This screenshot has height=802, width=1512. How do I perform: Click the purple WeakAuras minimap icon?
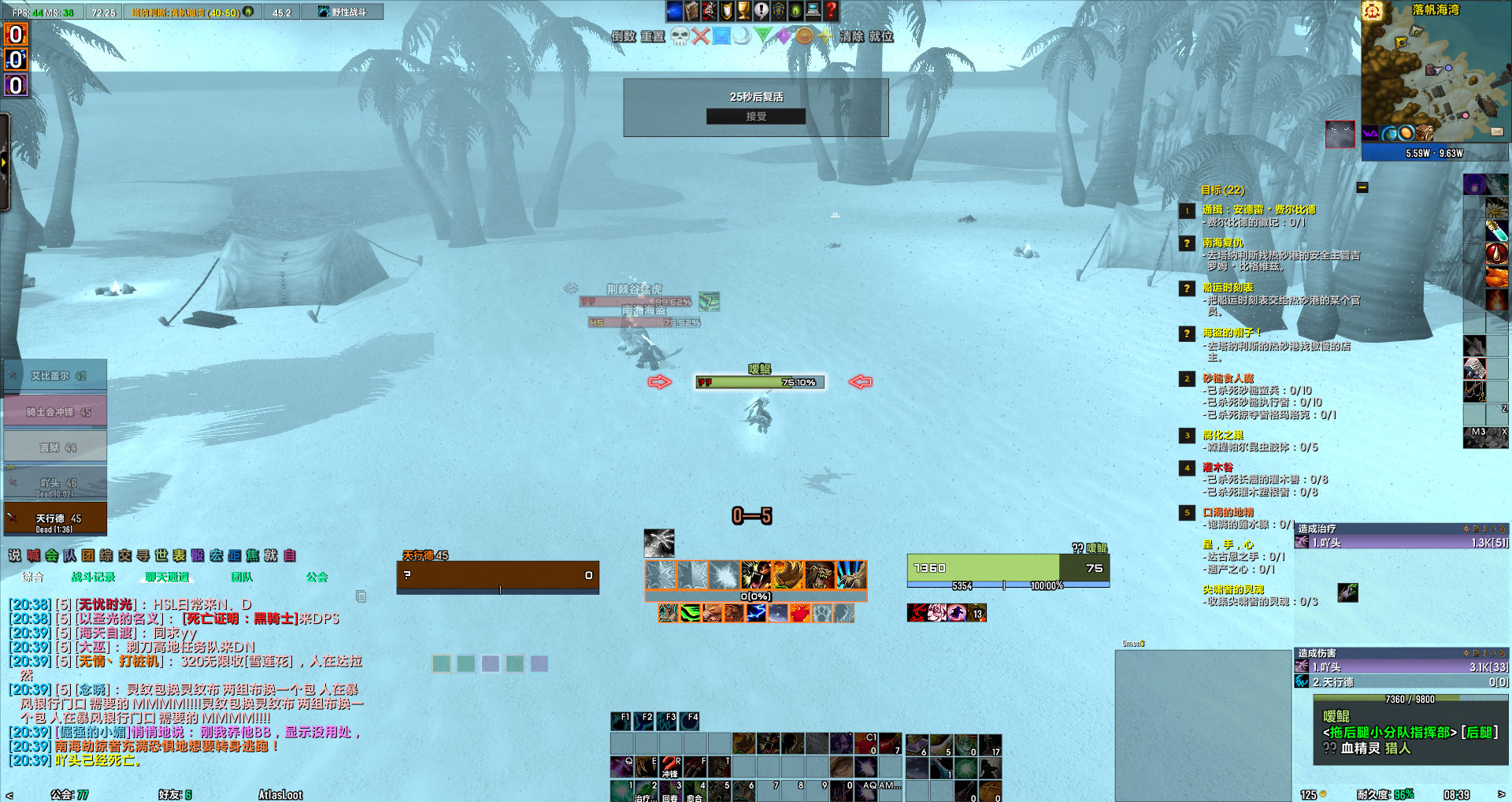pyautogui.click(x=1370, y=132)
